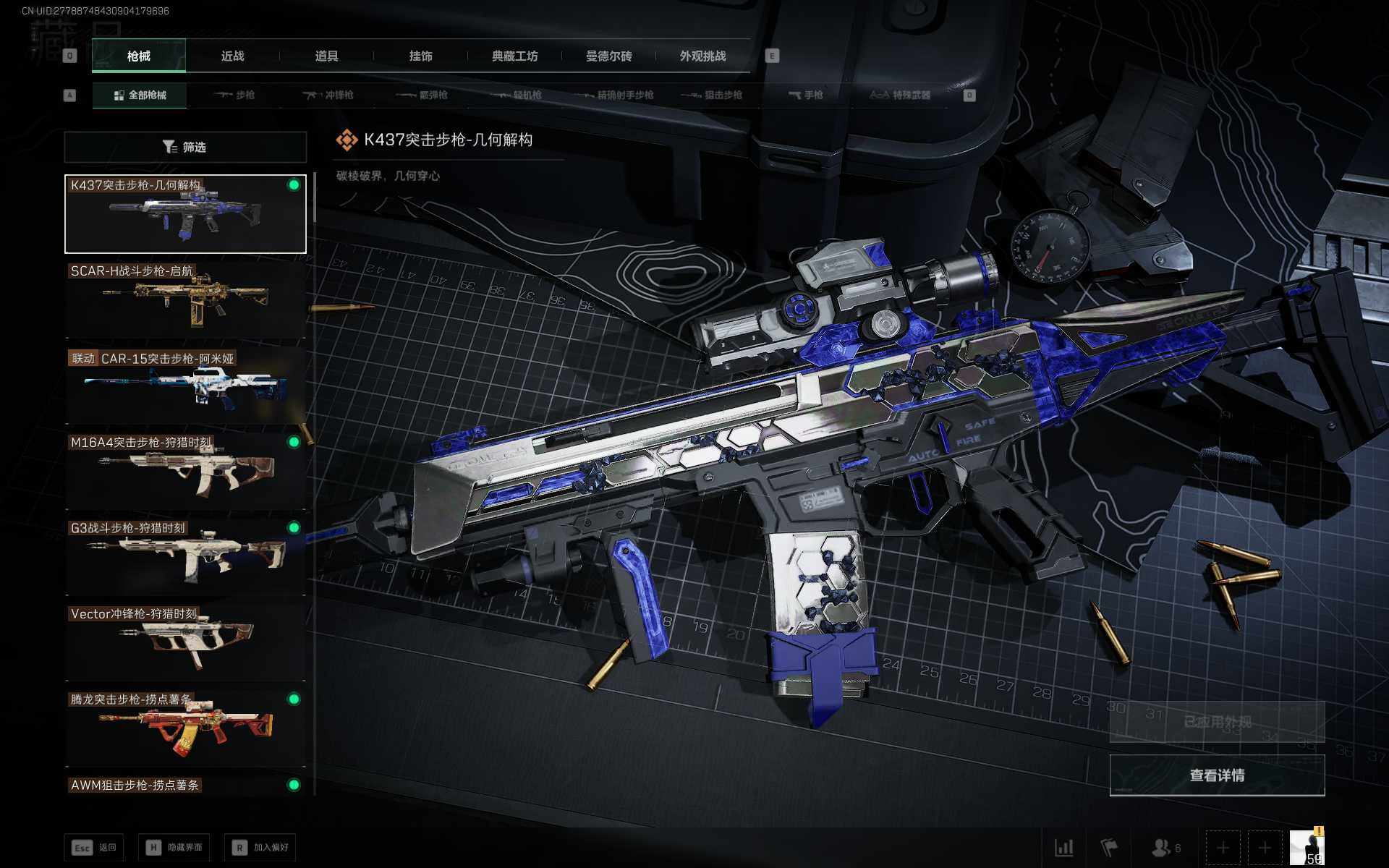Open the 筛选 filter options
The height and width of the screenshot is (868, 1389).
(x=185, y=148)
